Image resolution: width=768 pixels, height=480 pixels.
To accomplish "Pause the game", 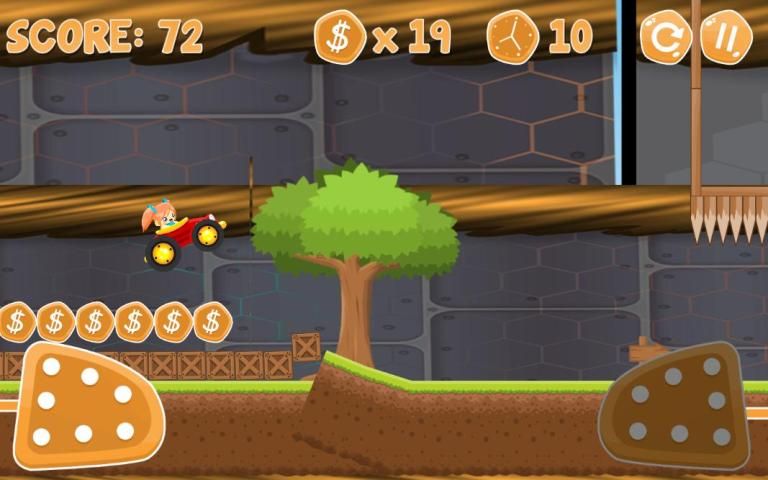I will coord(725,37).
